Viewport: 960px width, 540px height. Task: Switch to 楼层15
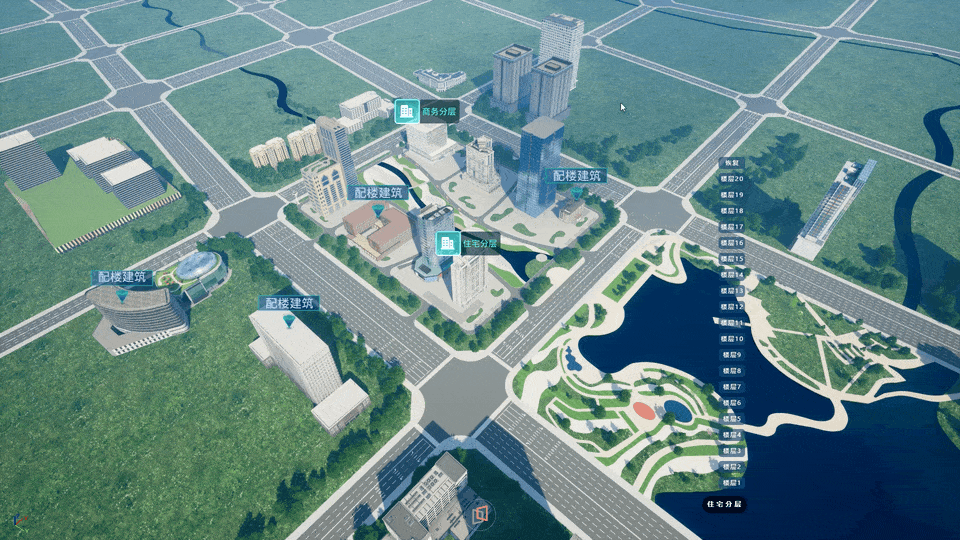pyautogui.click(x=732, y=259)
